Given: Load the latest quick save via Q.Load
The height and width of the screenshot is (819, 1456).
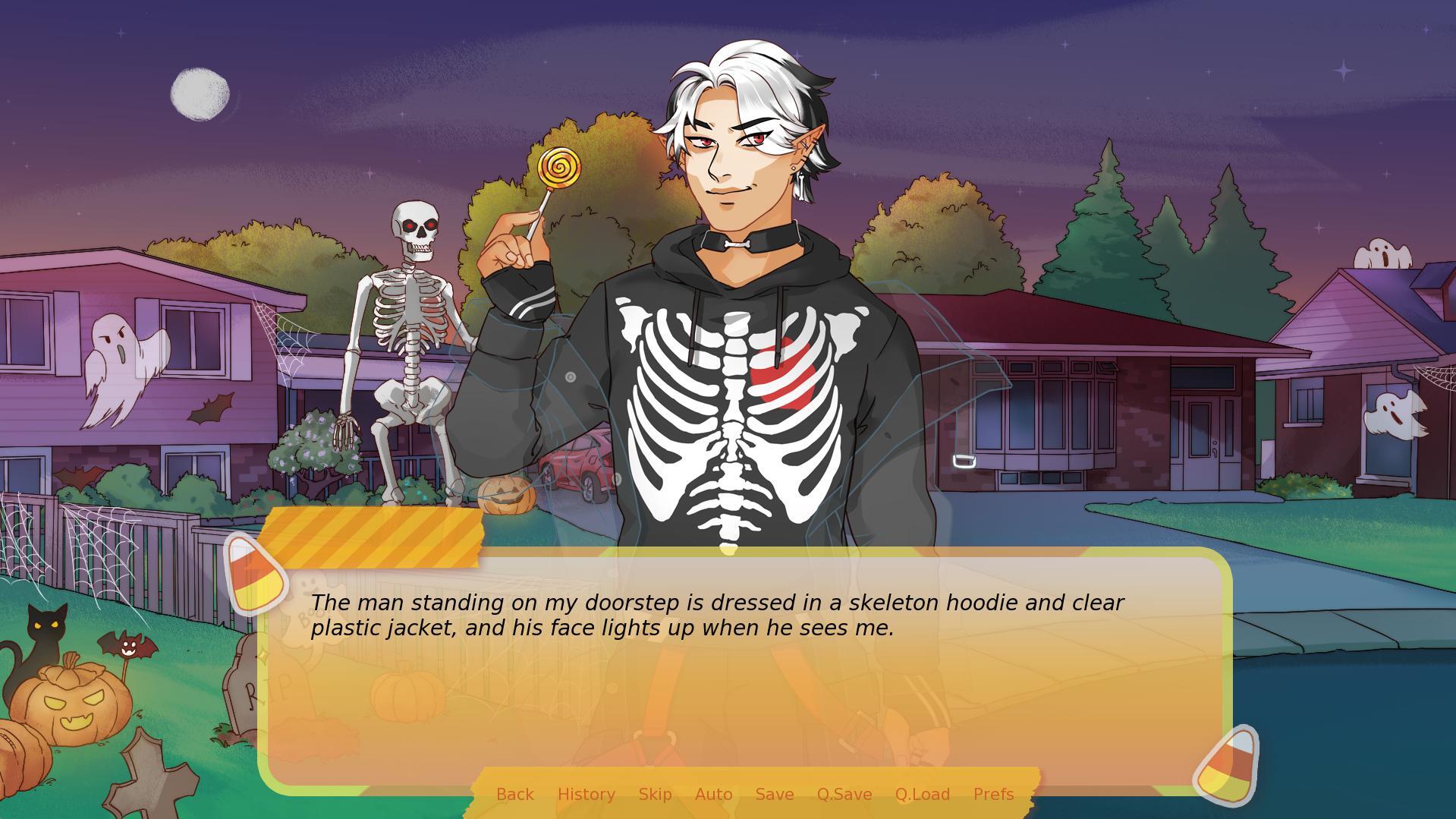Looking at the screenshot, I should coord(922,794).
